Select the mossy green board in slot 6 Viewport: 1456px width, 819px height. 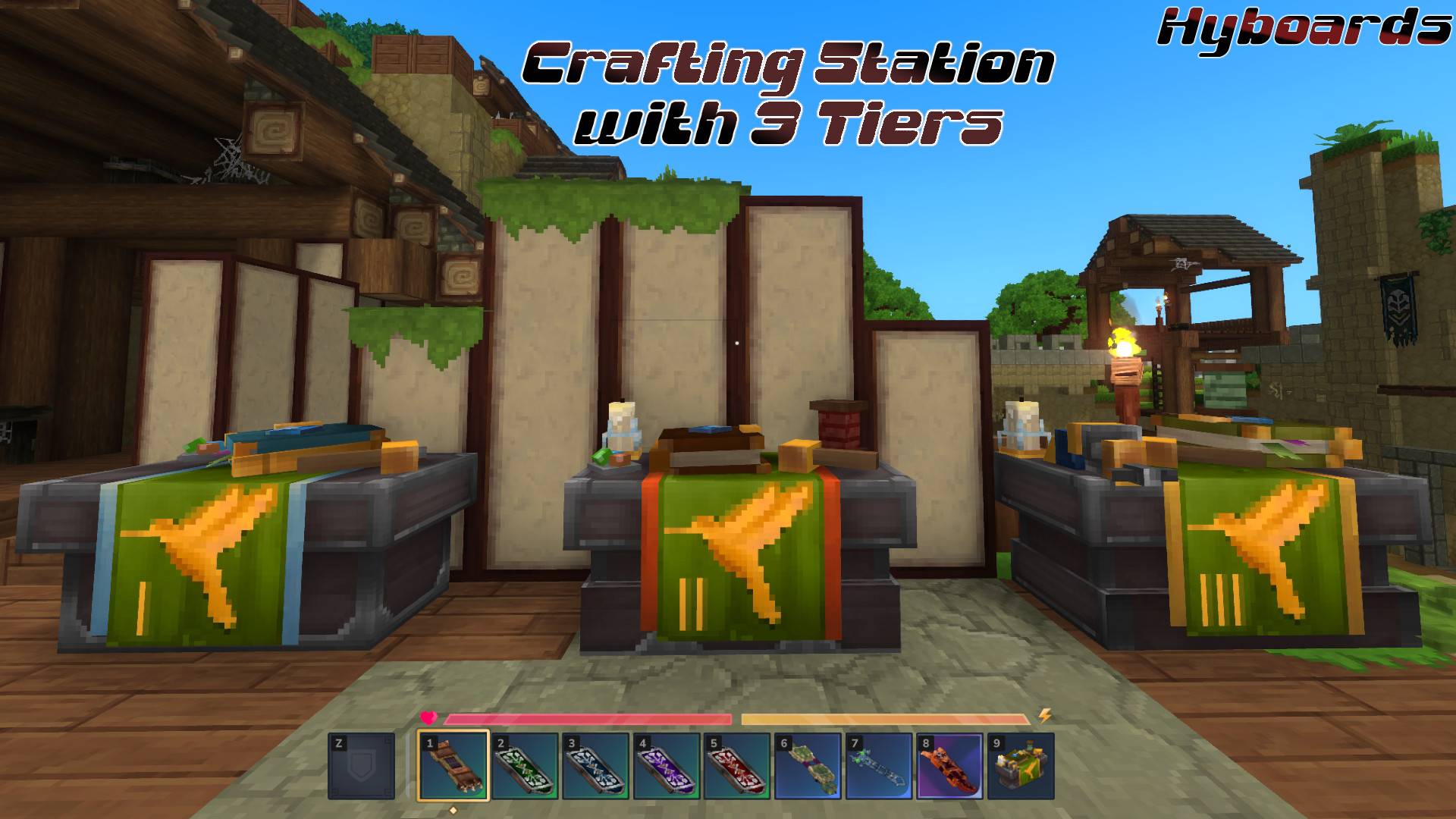pos(808,766)
